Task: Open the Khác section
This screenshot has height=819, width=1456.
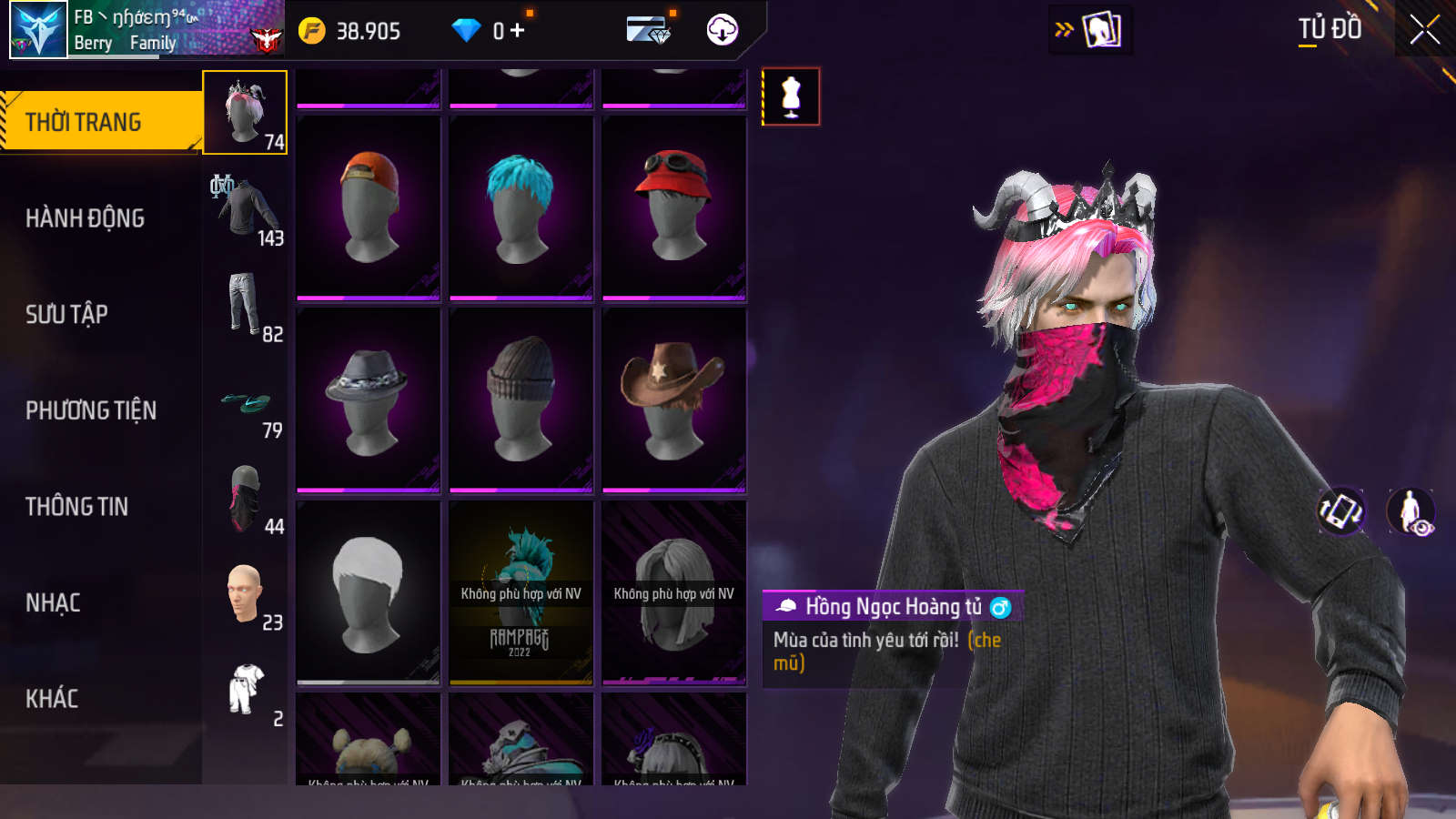Action: [52, 699]
